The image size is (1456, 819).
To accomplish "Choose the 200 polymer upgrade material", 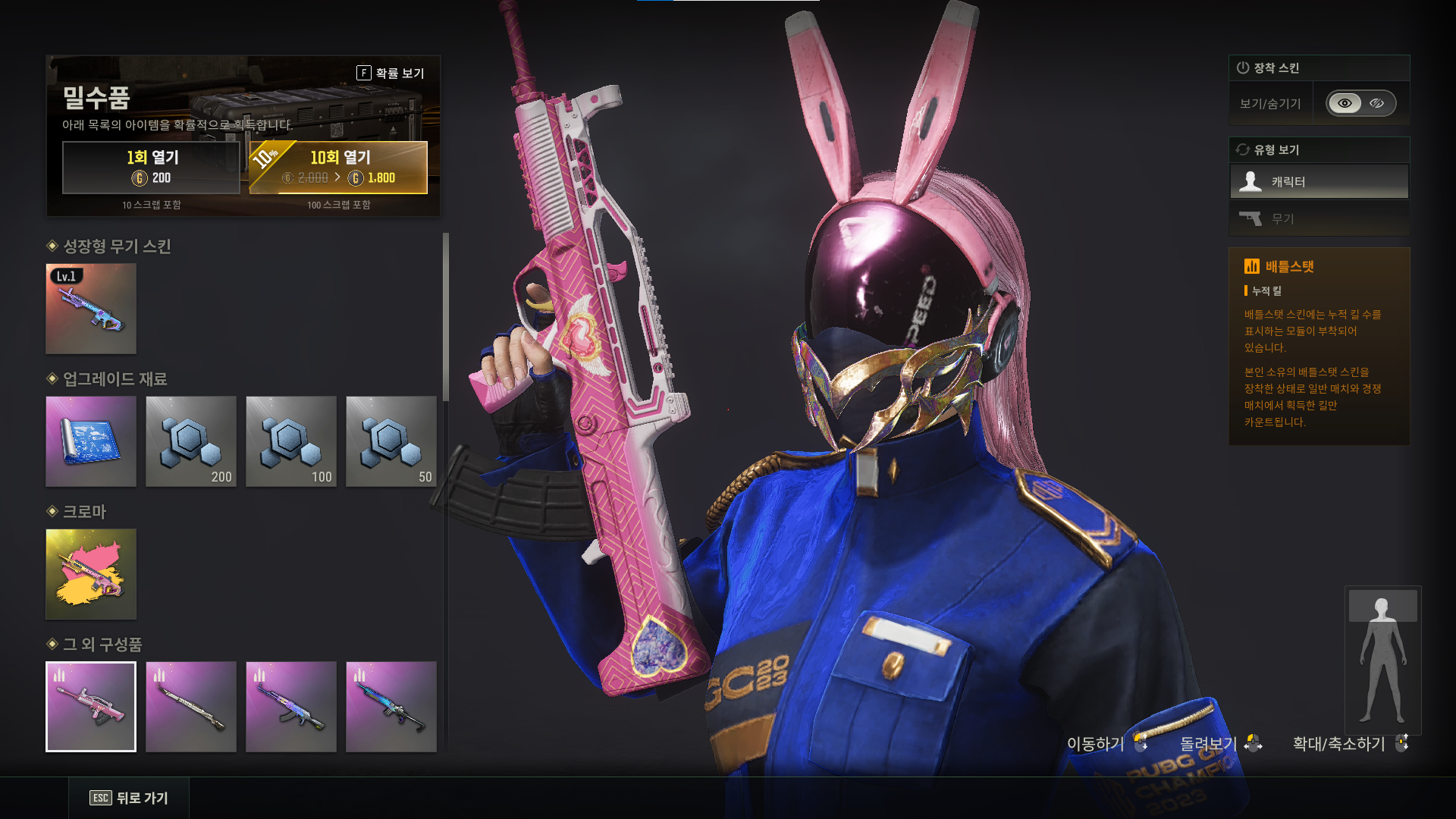I will tap(191, 441).
